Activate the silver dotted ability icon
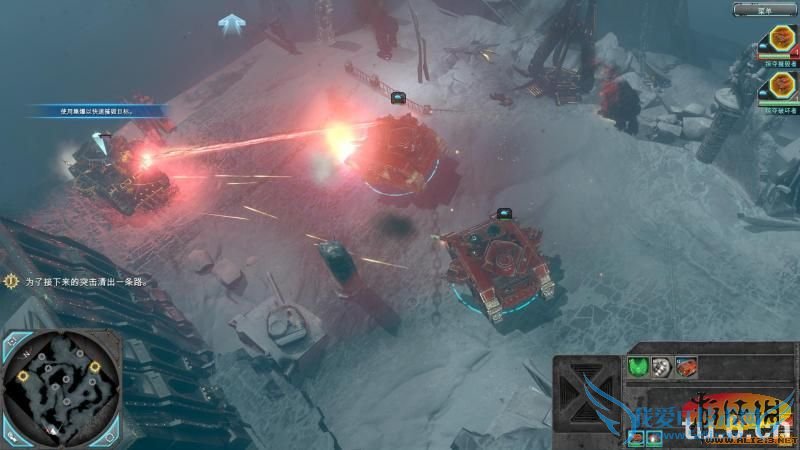 [x=661, y=367]
